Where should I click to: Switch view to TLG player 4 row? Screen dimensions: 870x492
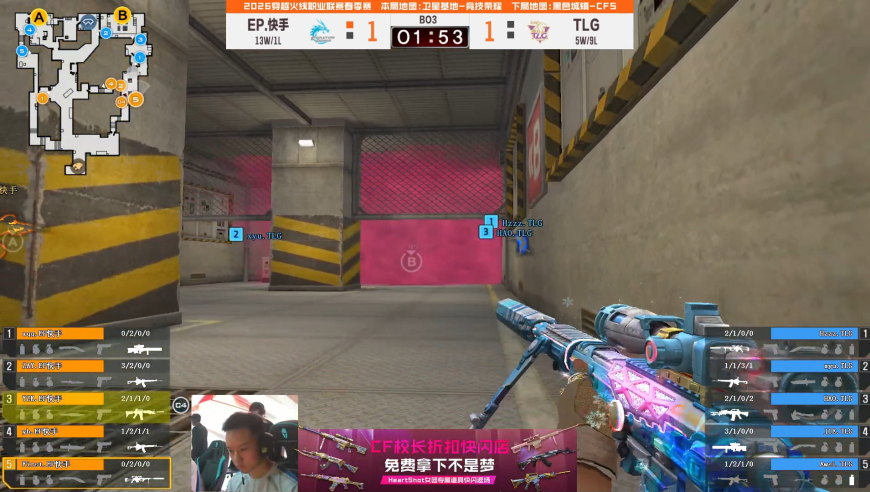(783, 438)
